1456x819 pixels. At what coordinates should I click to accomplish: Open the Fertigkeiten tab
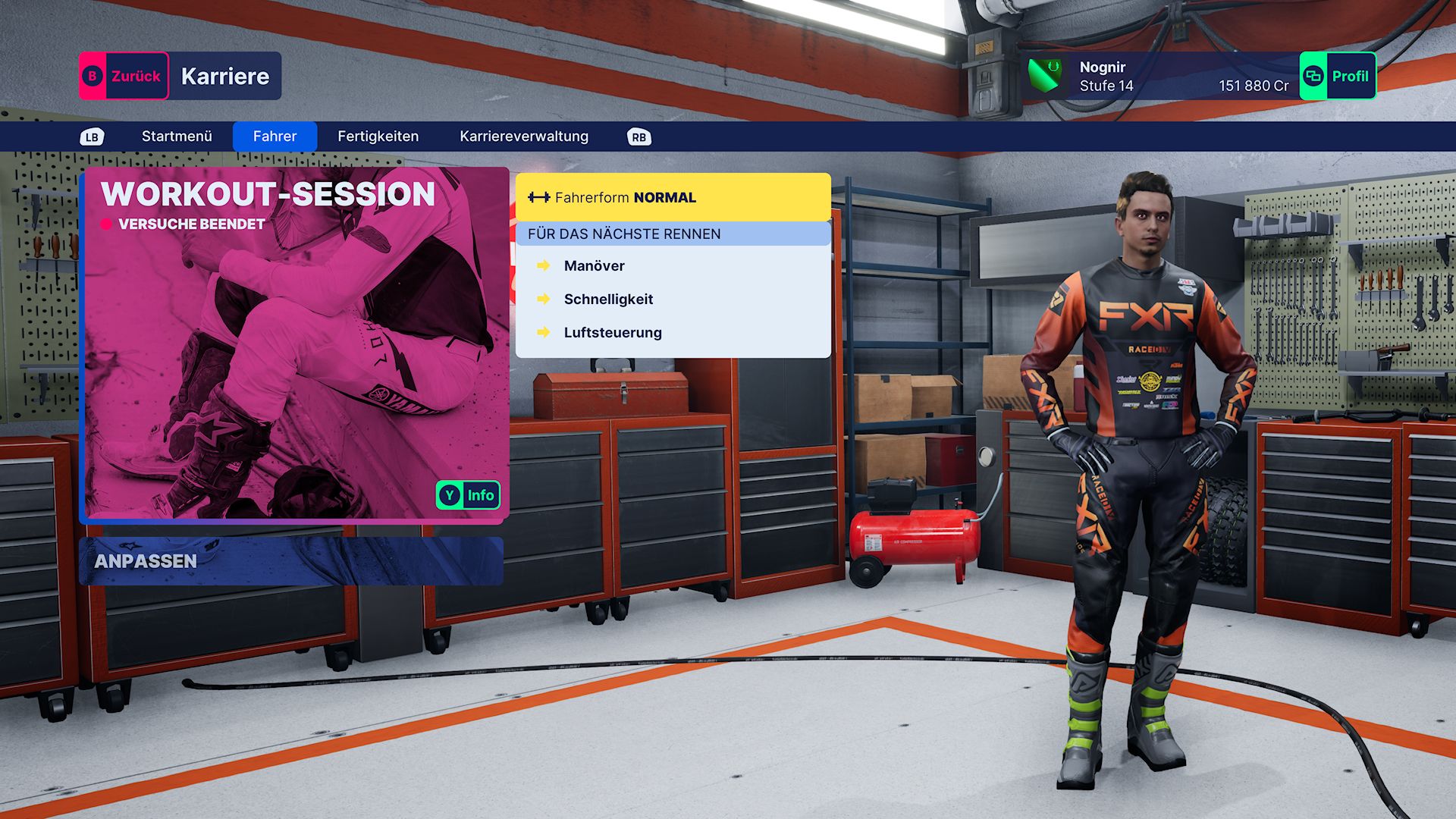(378, 136)
